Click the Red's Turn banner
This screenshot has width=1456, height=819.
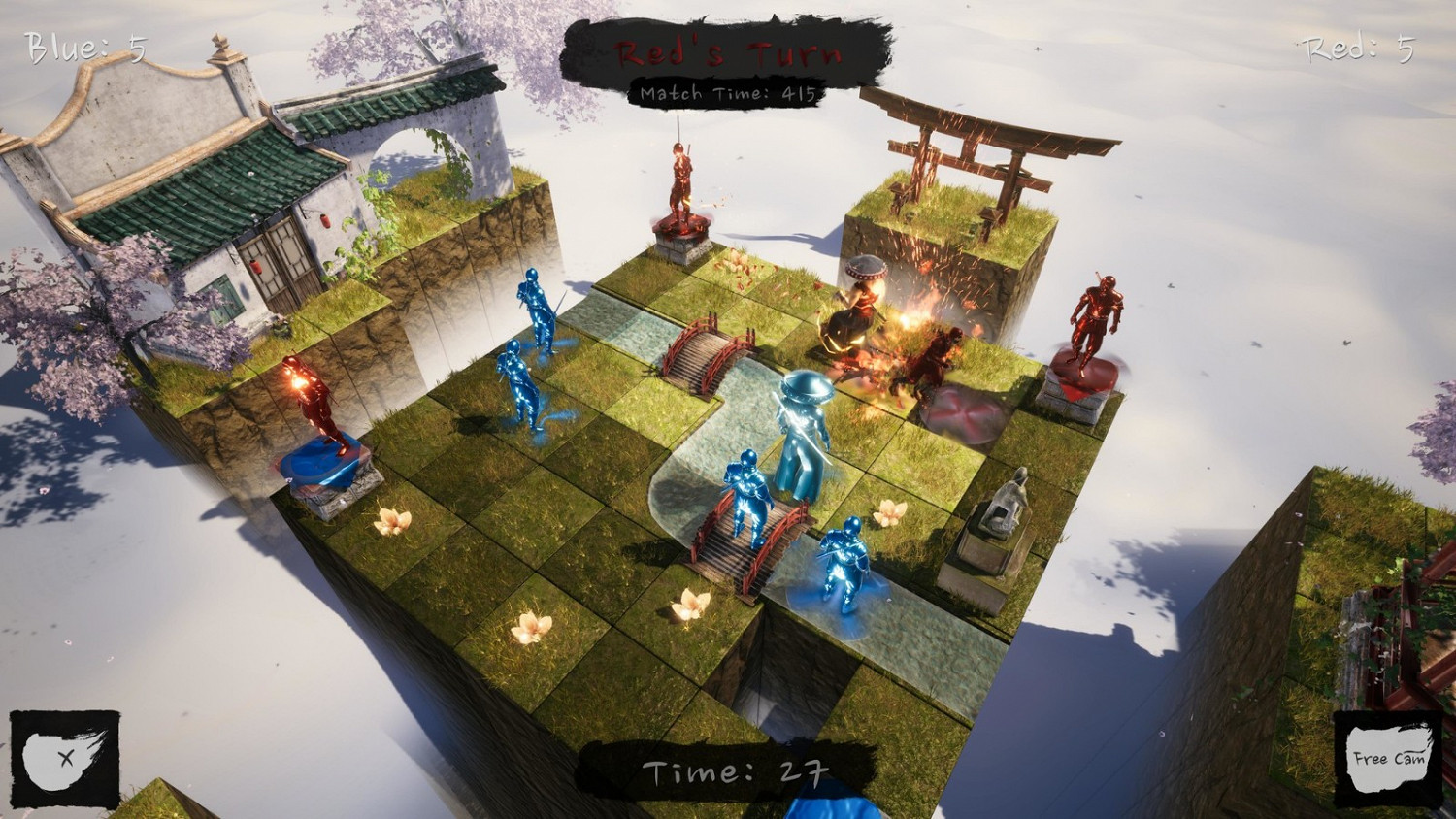click(728, 54)
